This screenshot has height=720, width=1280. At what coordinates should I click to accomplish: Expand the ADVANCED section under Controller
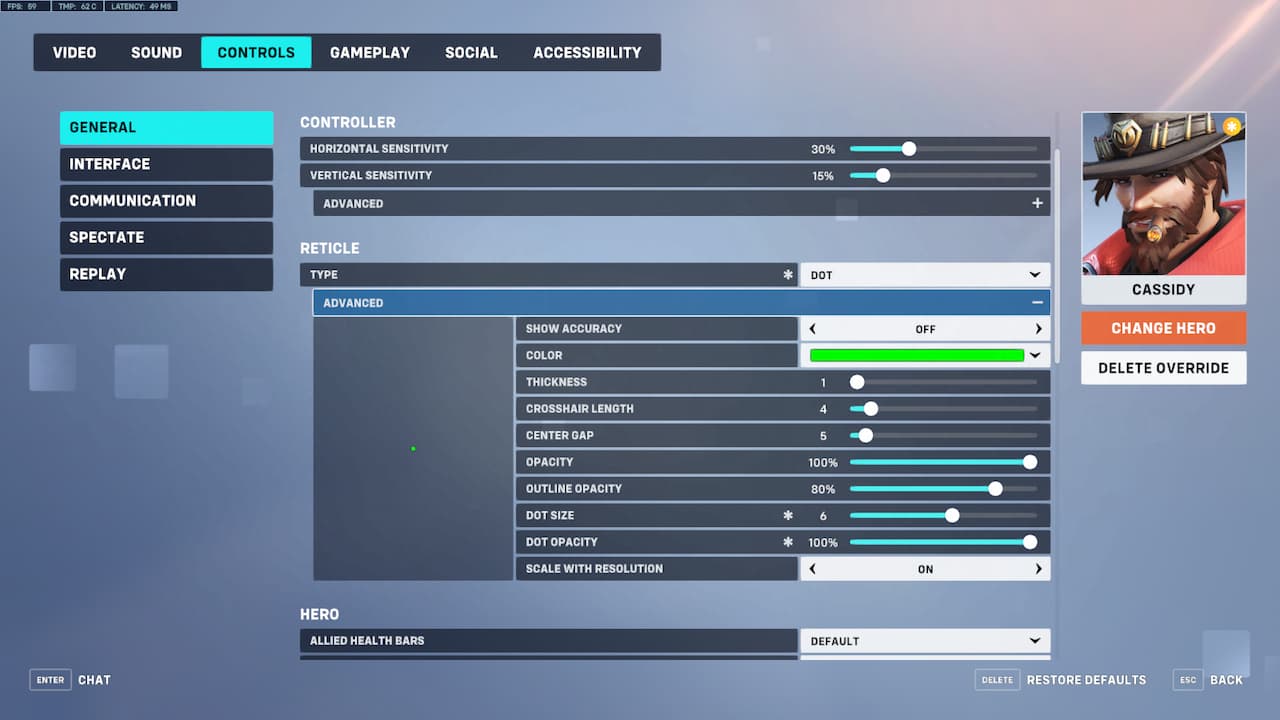(x=1038, y=203)
